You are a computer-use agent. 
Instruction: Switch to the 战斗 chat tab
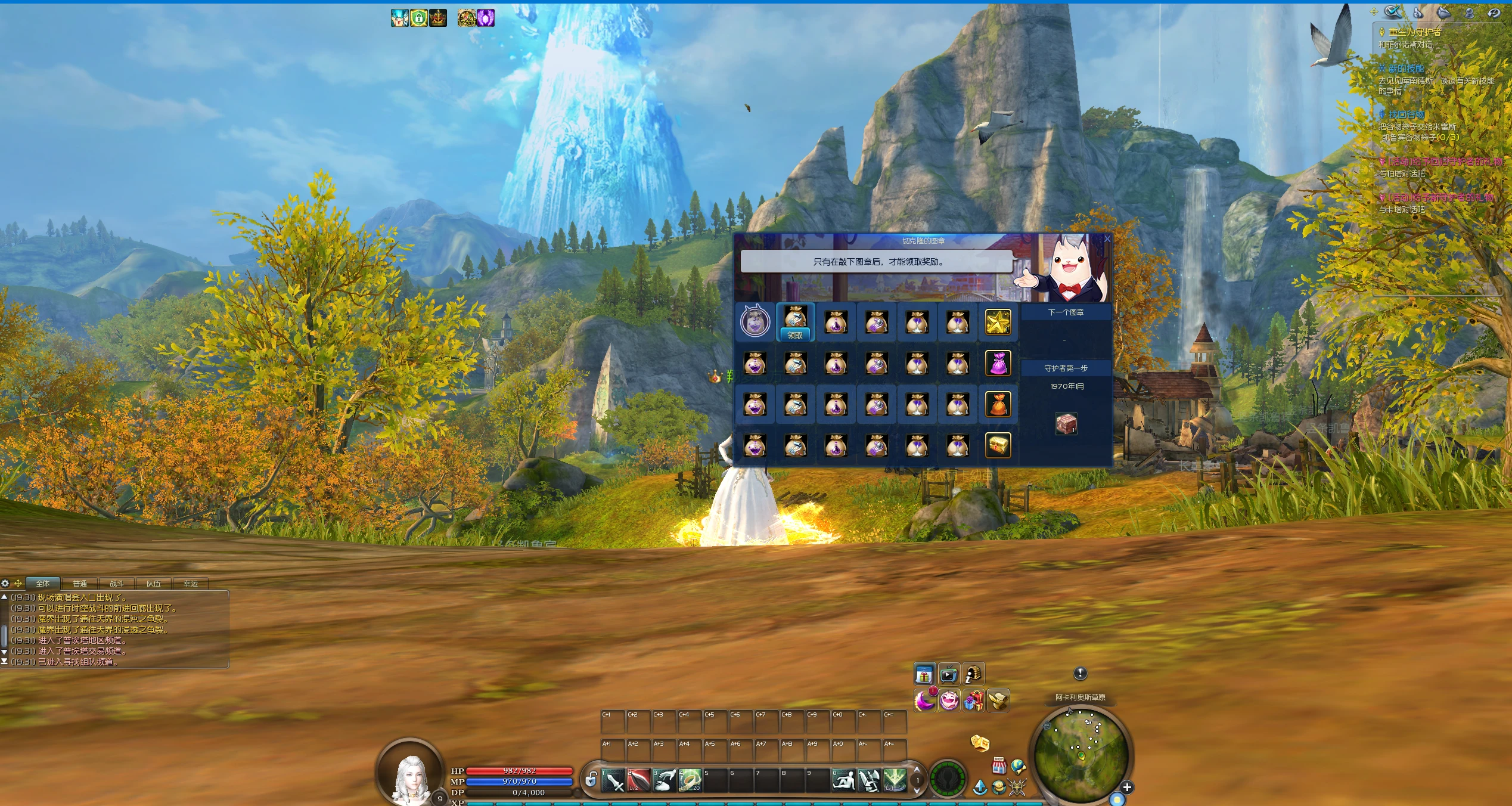pyautogui.click(x=116, y=584)
